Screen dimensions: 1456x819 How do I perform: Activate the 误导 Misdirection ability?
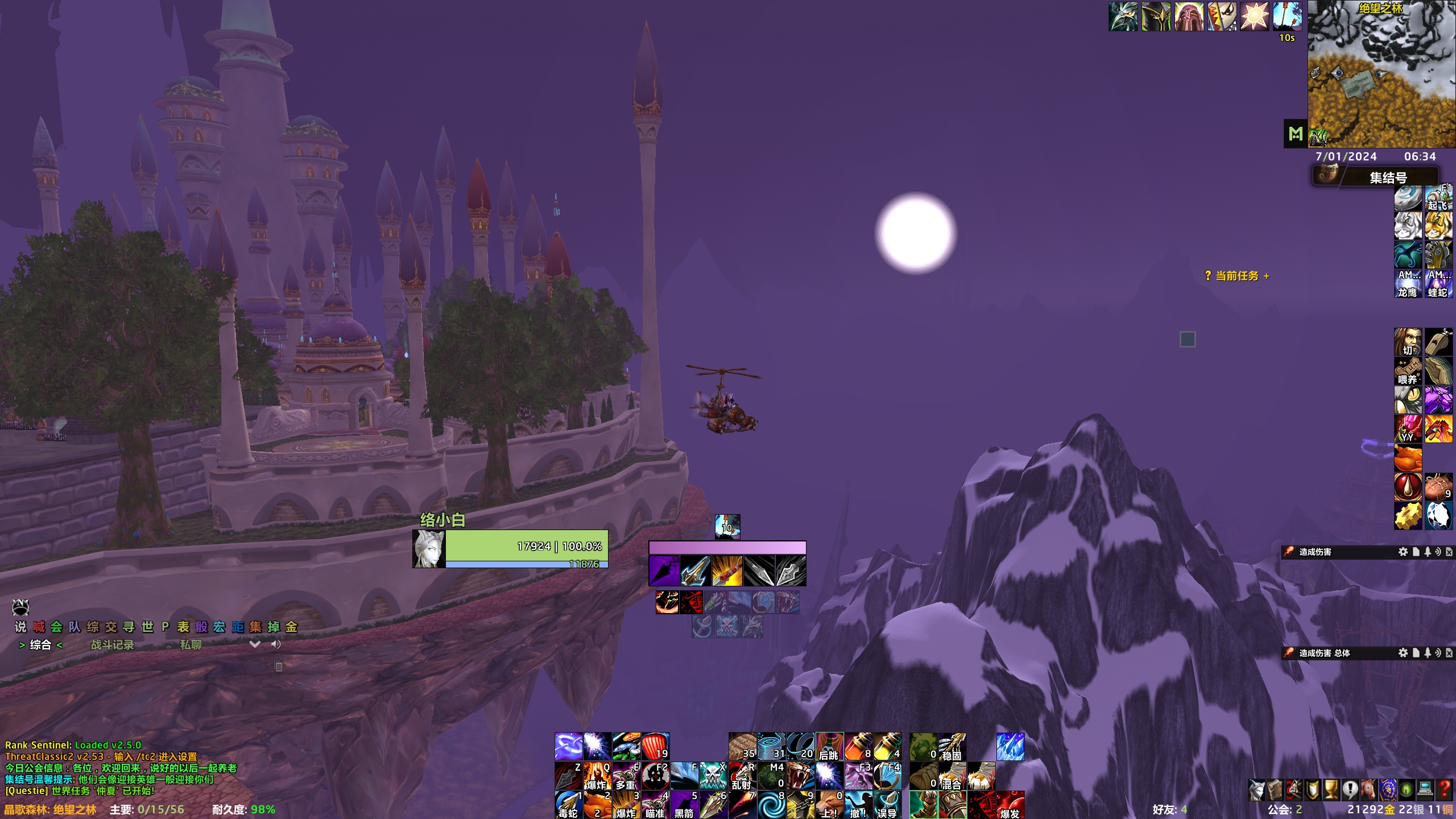click(887, 805)
